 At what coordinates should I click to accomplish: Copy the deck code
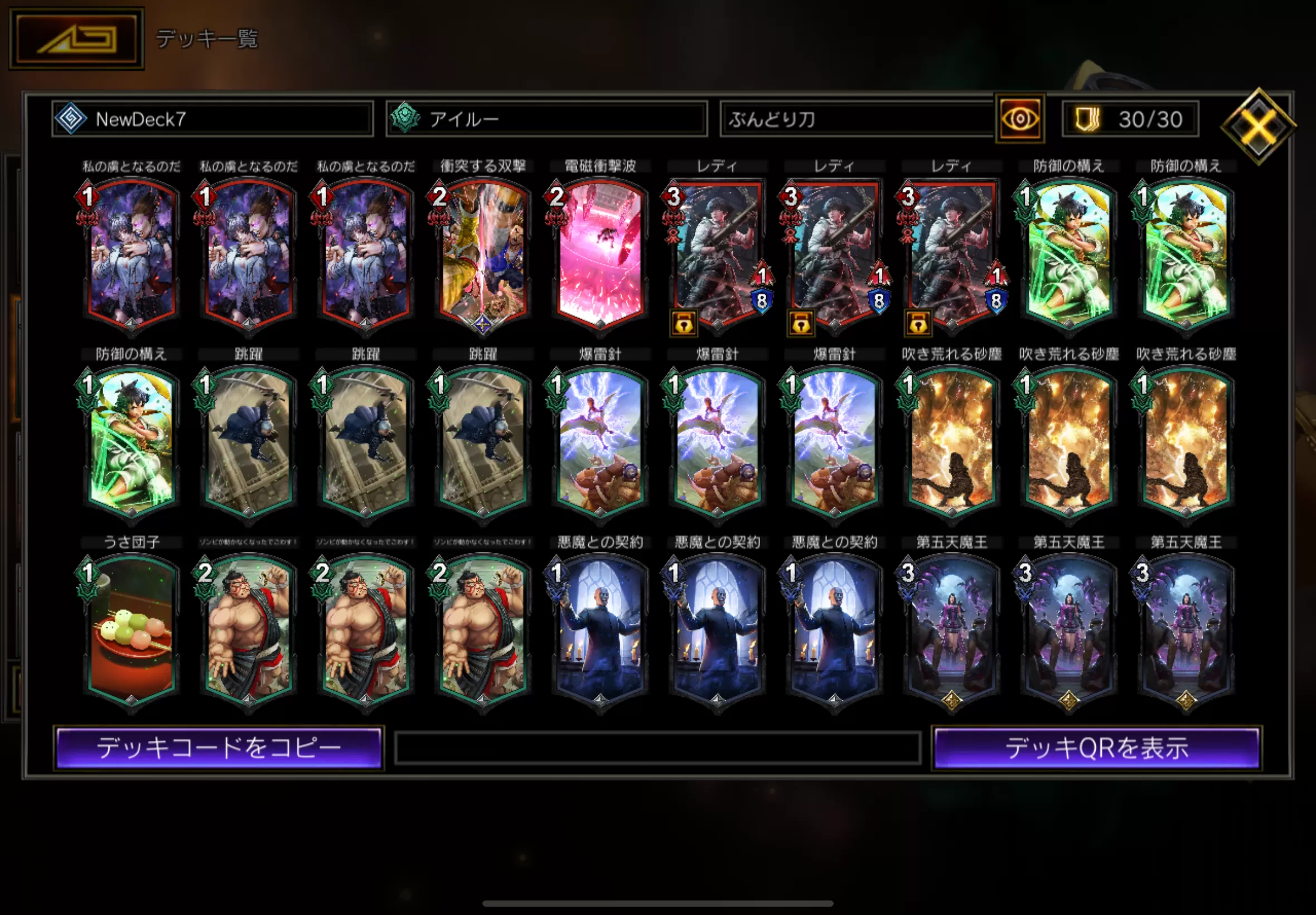[219, 748]
